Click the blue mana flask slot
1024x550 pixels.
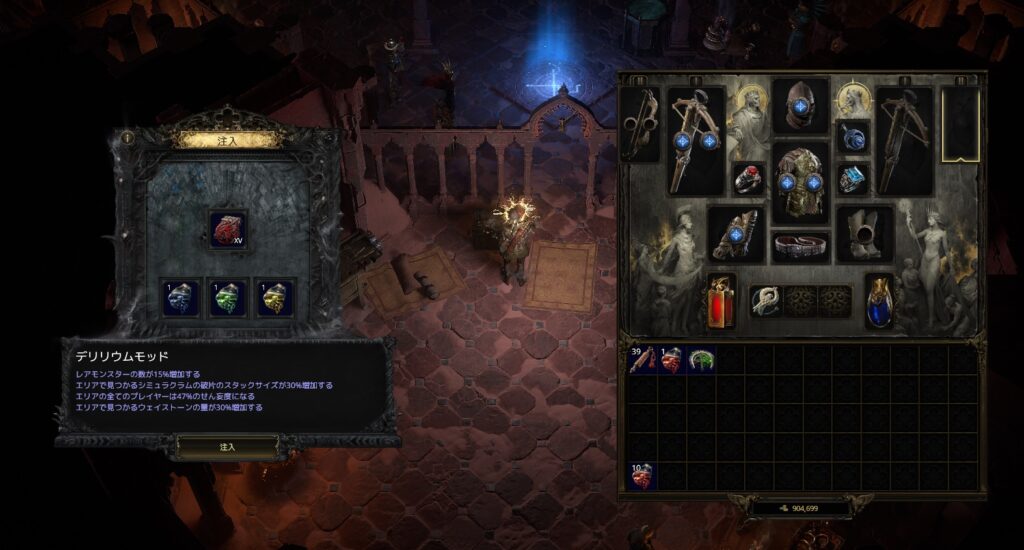pos(879,300)
